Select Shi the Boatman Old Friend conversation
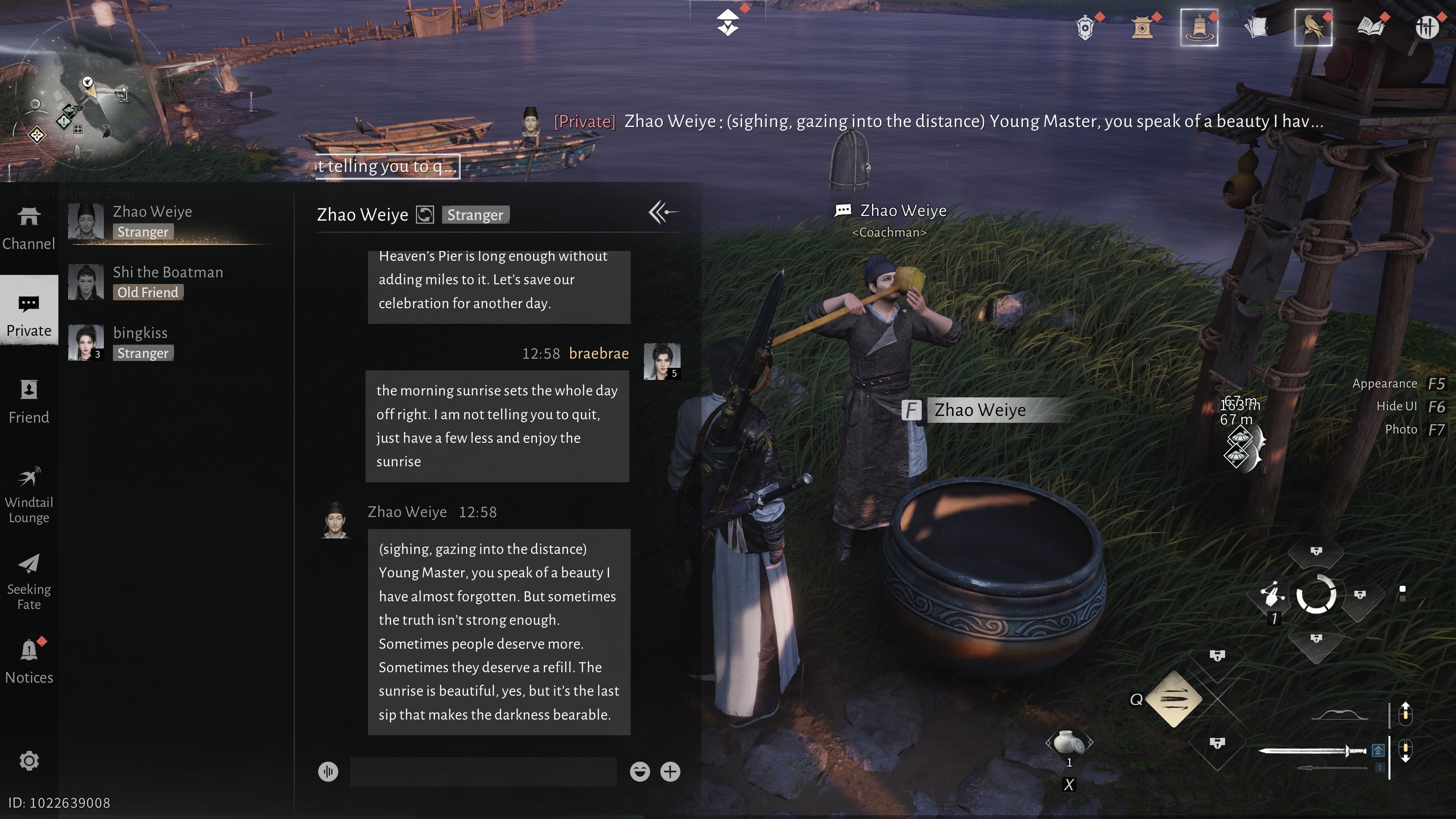Image resolution: width=1456 pixels, height=819 pixels. click(x=167, y=281)
